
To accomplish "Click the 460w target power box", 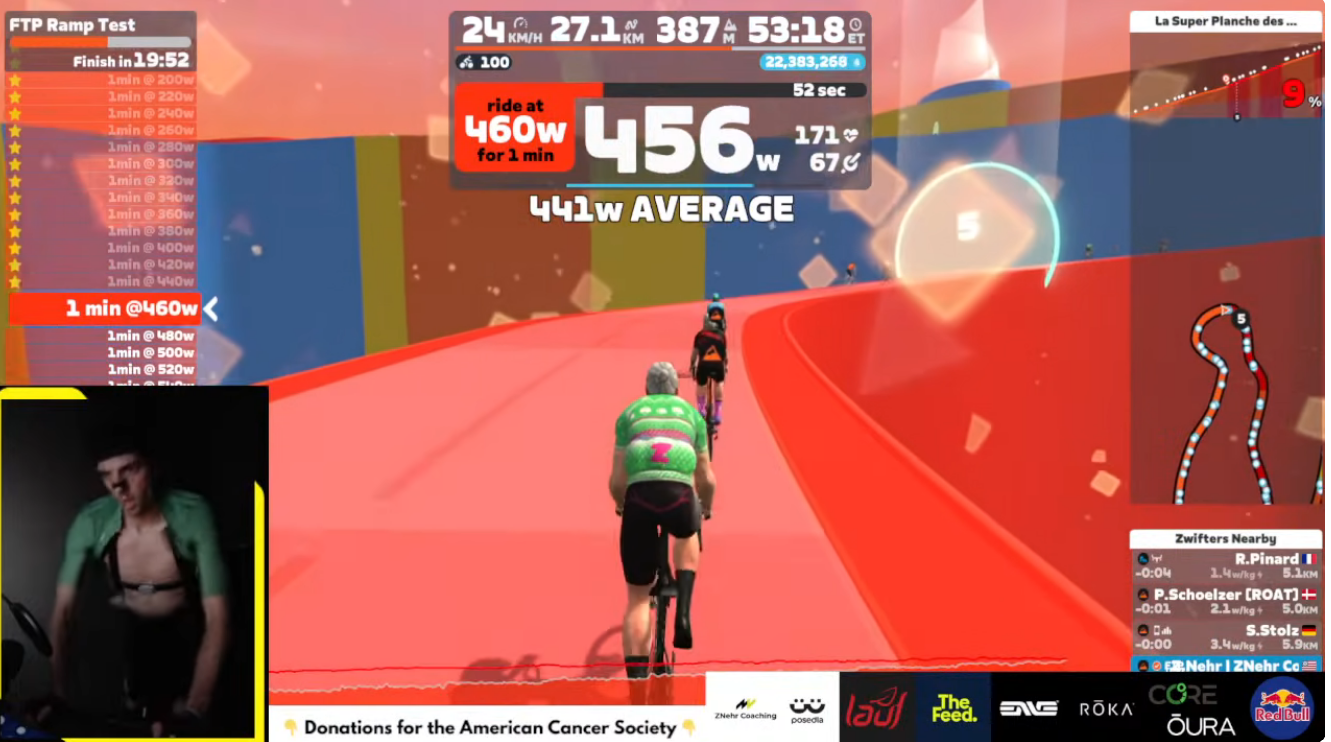I will [515, 128].
